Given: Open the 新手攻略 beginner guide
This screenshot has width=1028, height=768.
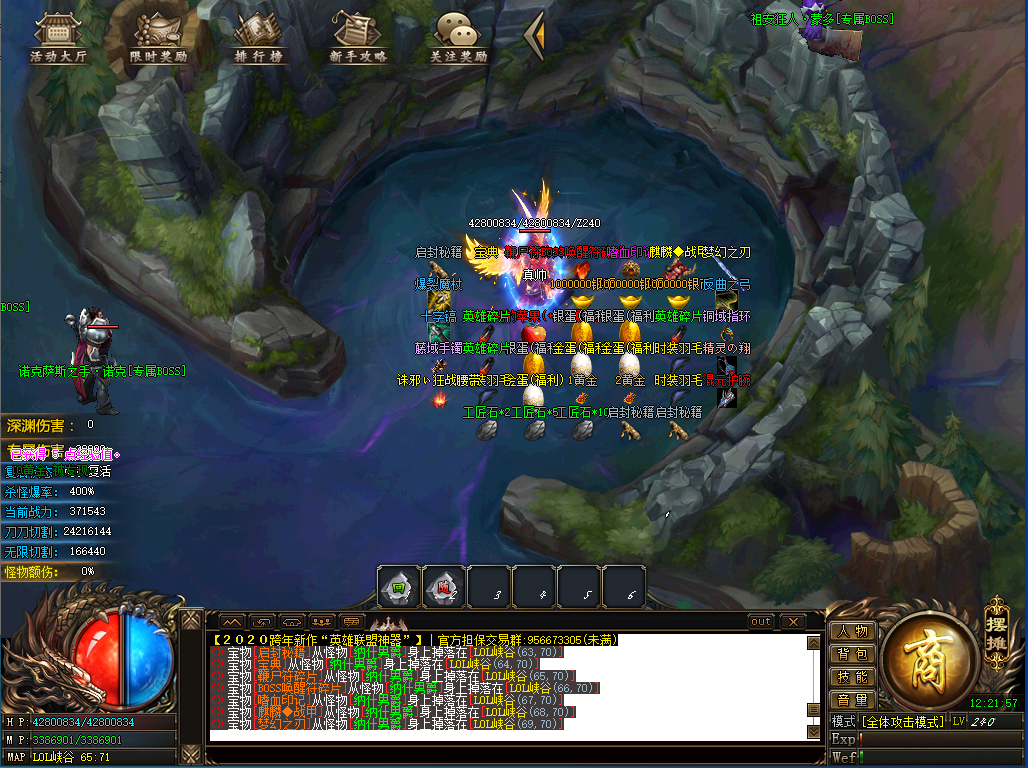Looking at the screenshot, I should 358,37.
